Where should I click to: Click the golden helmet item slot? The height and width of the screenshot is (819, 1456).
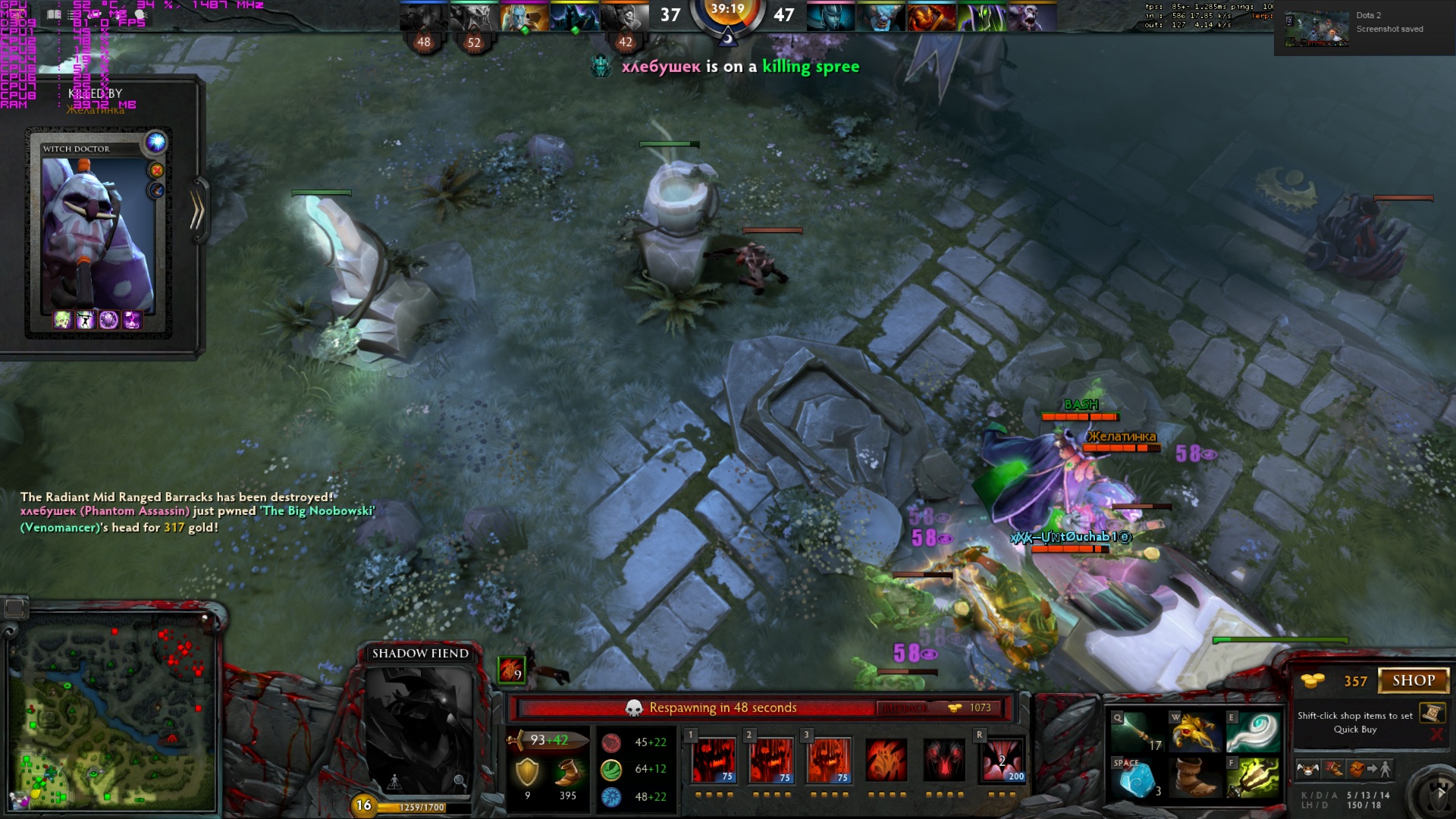pyautogui.click(x=1194, y=732)
